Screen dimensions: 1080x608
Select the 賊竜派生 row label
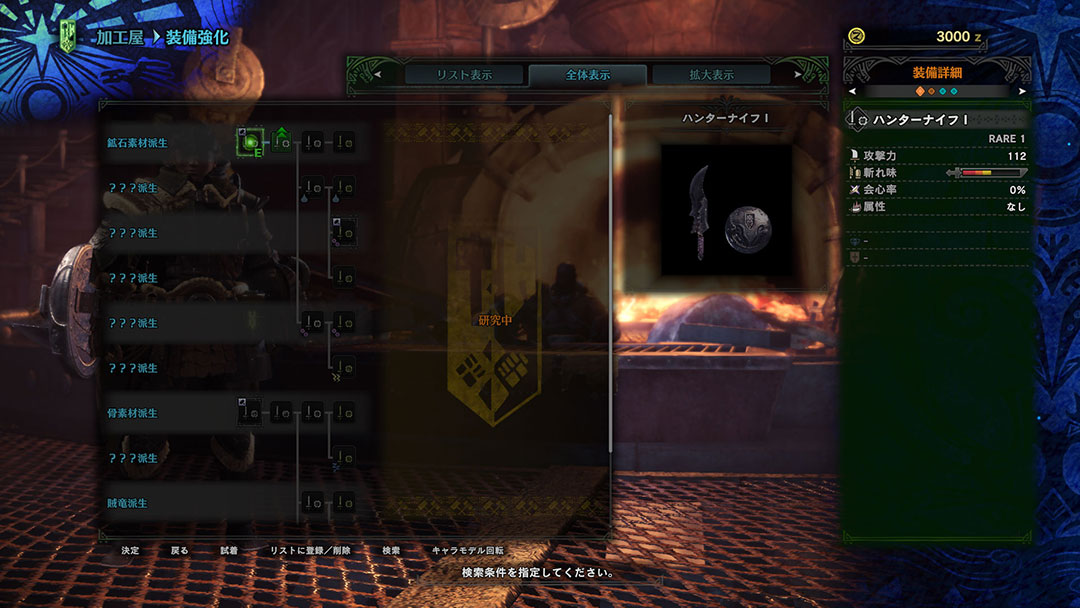click(127, 503)
